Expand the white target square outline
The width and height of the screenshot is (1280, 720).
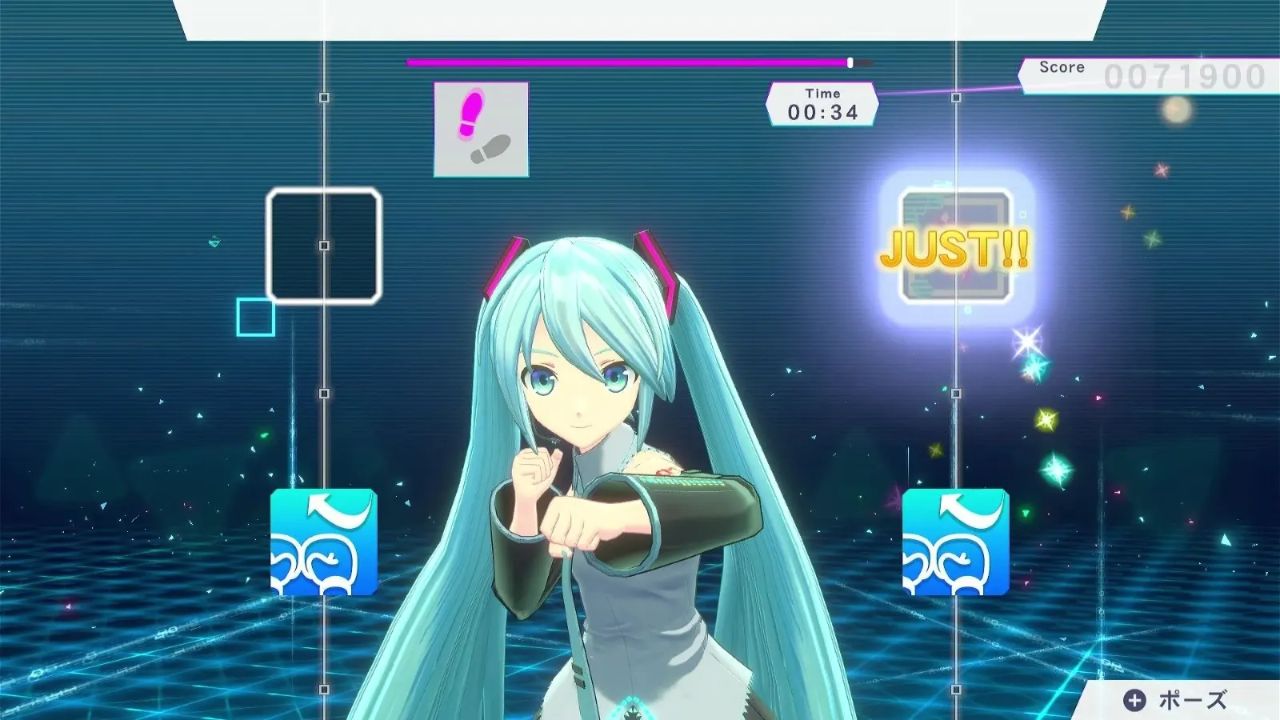(x=323, y=245)
